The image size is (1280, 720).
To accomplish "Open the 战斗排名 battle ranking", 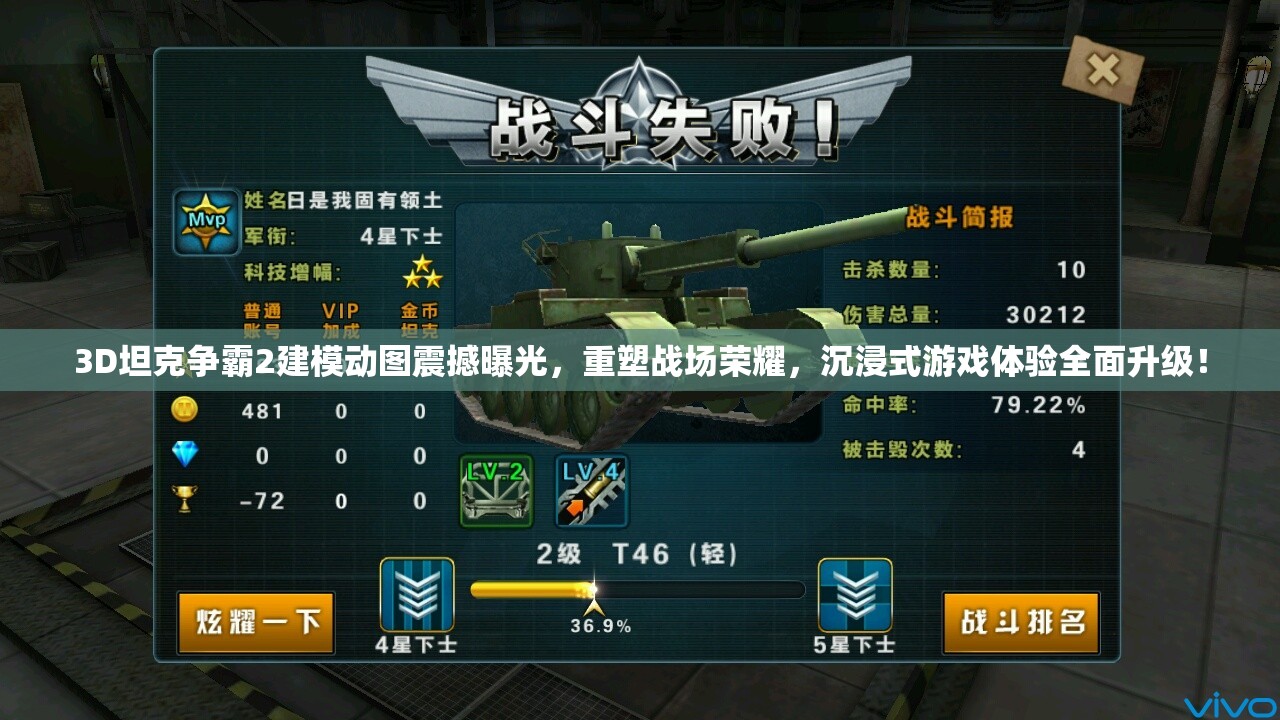I will [1021, 620].
